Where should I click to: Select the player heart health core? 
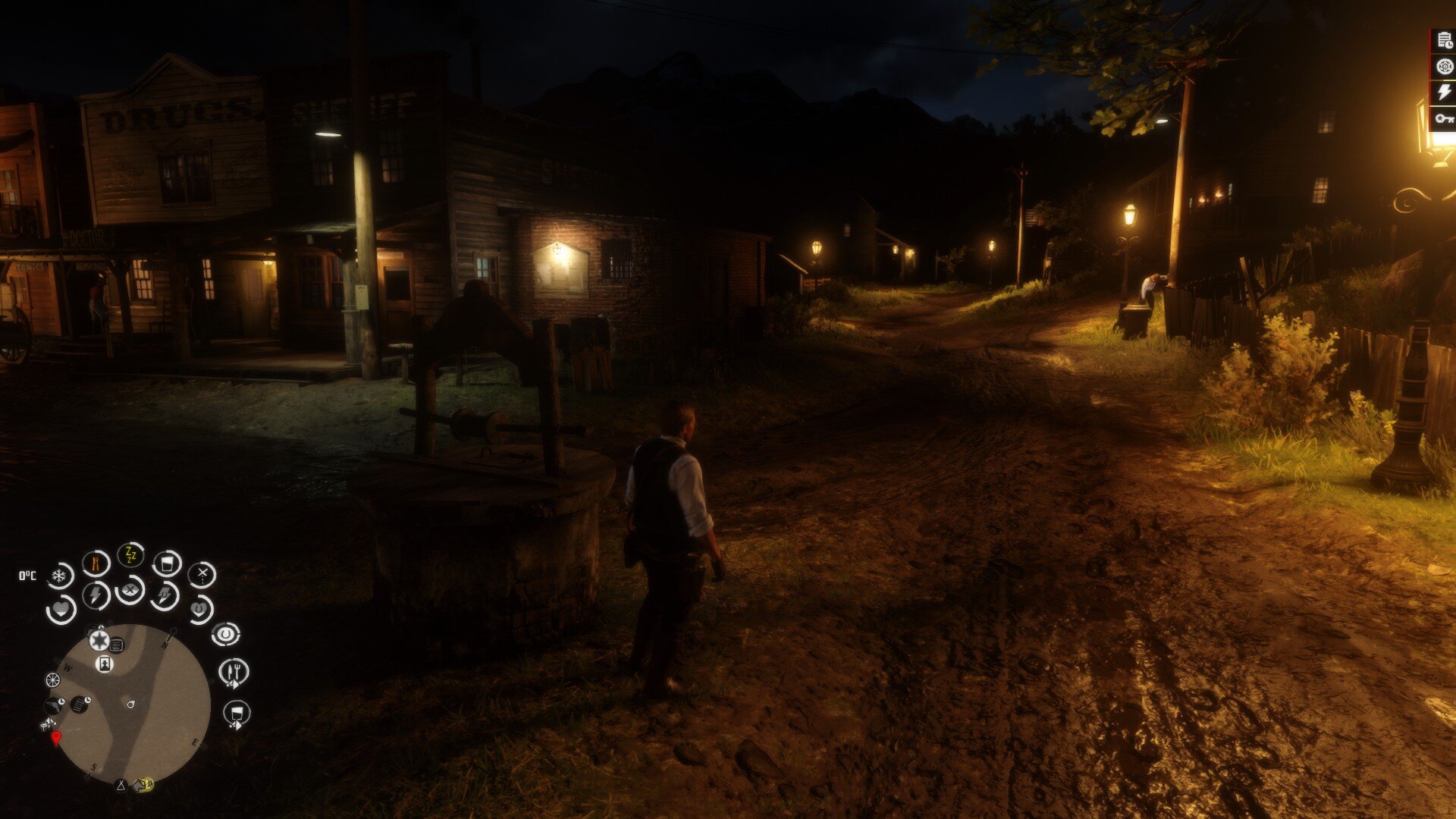tap(61, 609)
